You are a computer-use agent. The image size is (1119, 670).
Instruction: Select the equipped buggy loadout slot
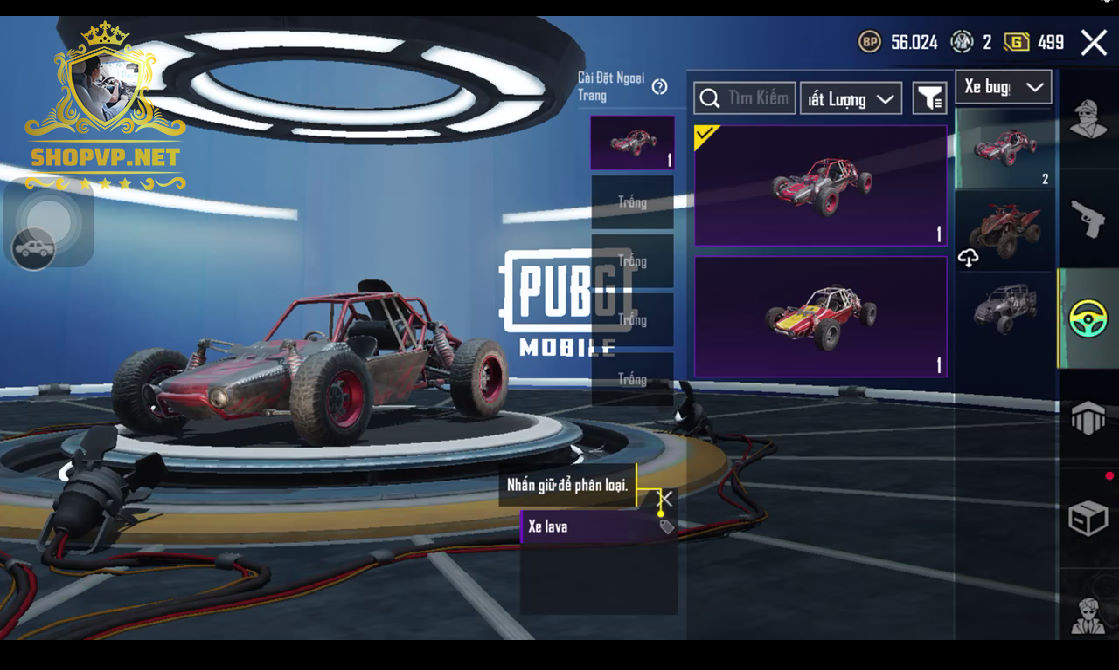[632, 143]
